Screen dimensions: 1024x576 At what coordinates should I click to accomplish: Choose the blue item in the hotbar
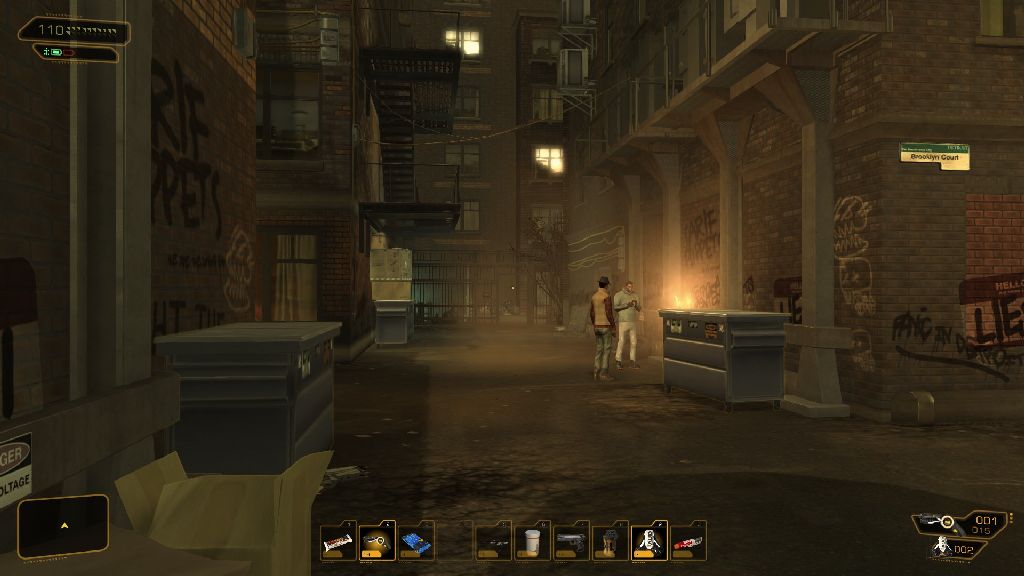tap(417, 542)
